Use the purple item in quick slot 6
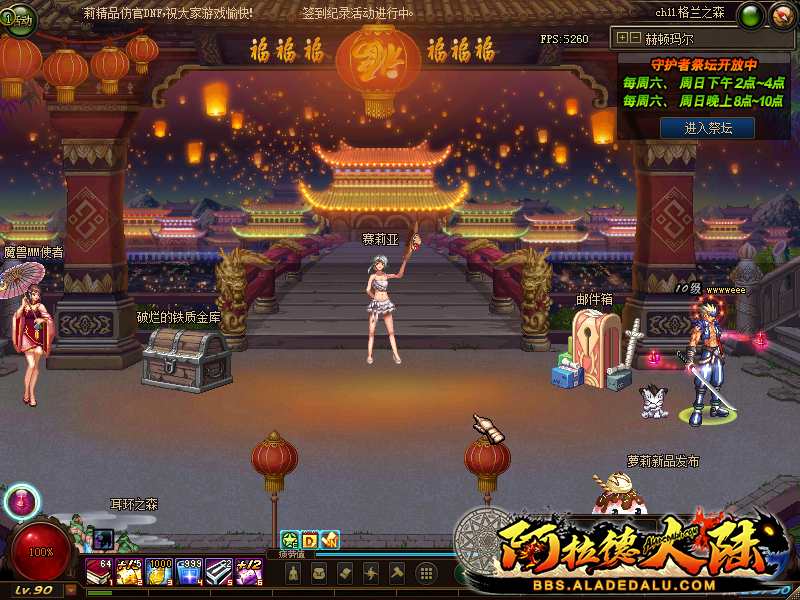 pos(249,572)
